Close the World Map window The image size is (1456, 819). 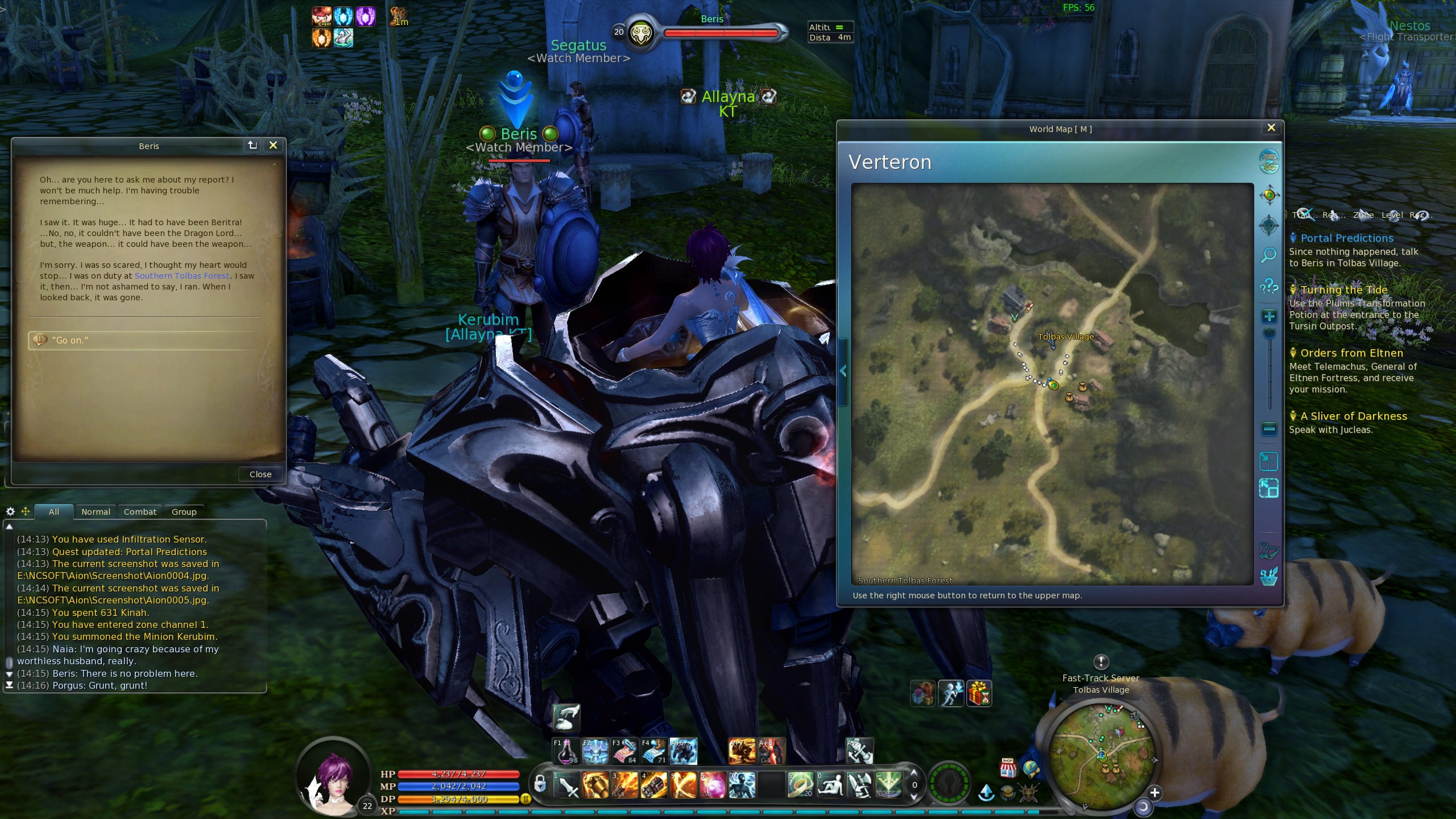tap(1271, 128)
